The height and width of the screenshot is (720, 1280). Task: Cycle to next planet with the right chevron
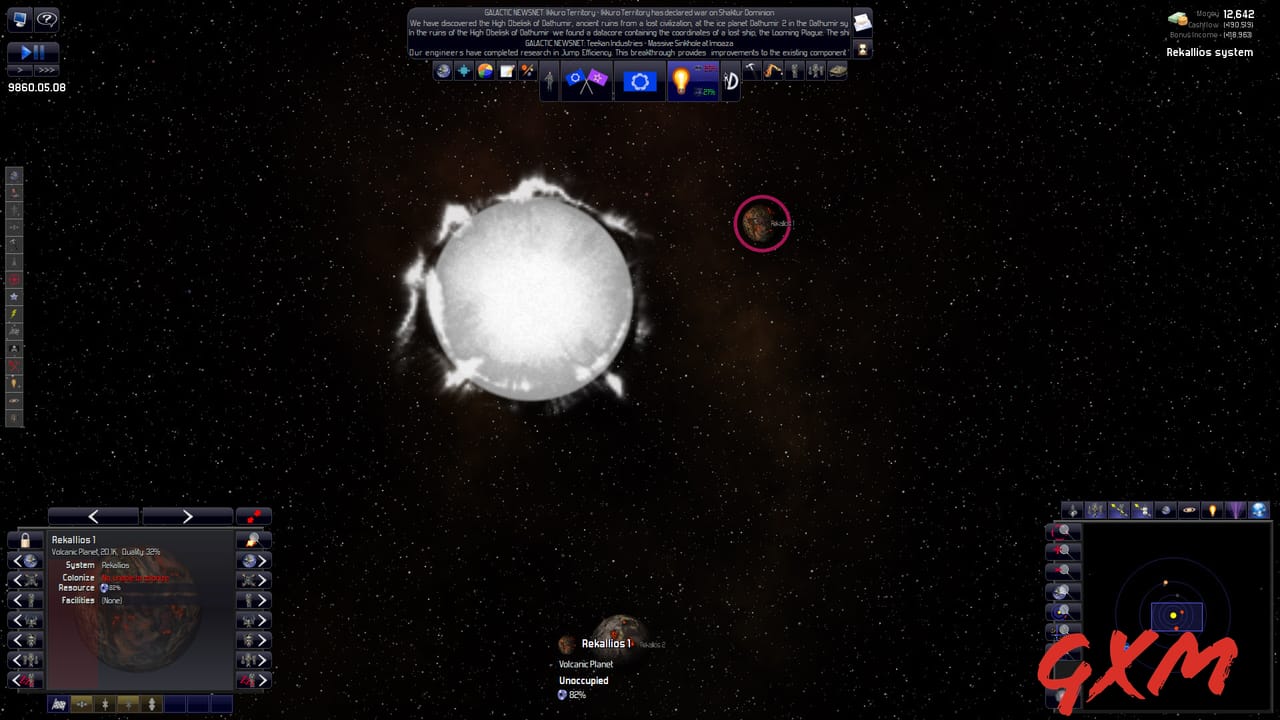coord(261,562)
